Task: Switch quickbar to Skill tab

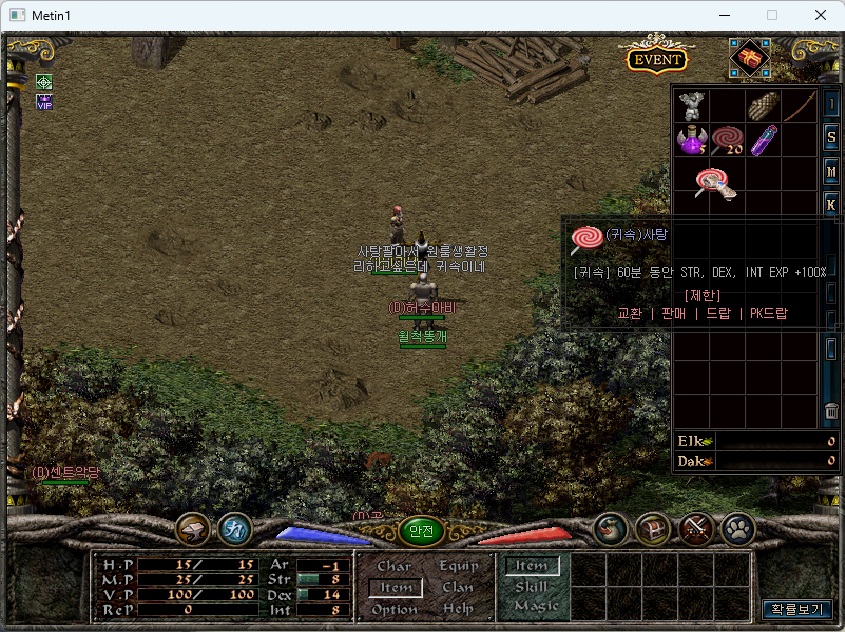Action: [x=531, y=587]
